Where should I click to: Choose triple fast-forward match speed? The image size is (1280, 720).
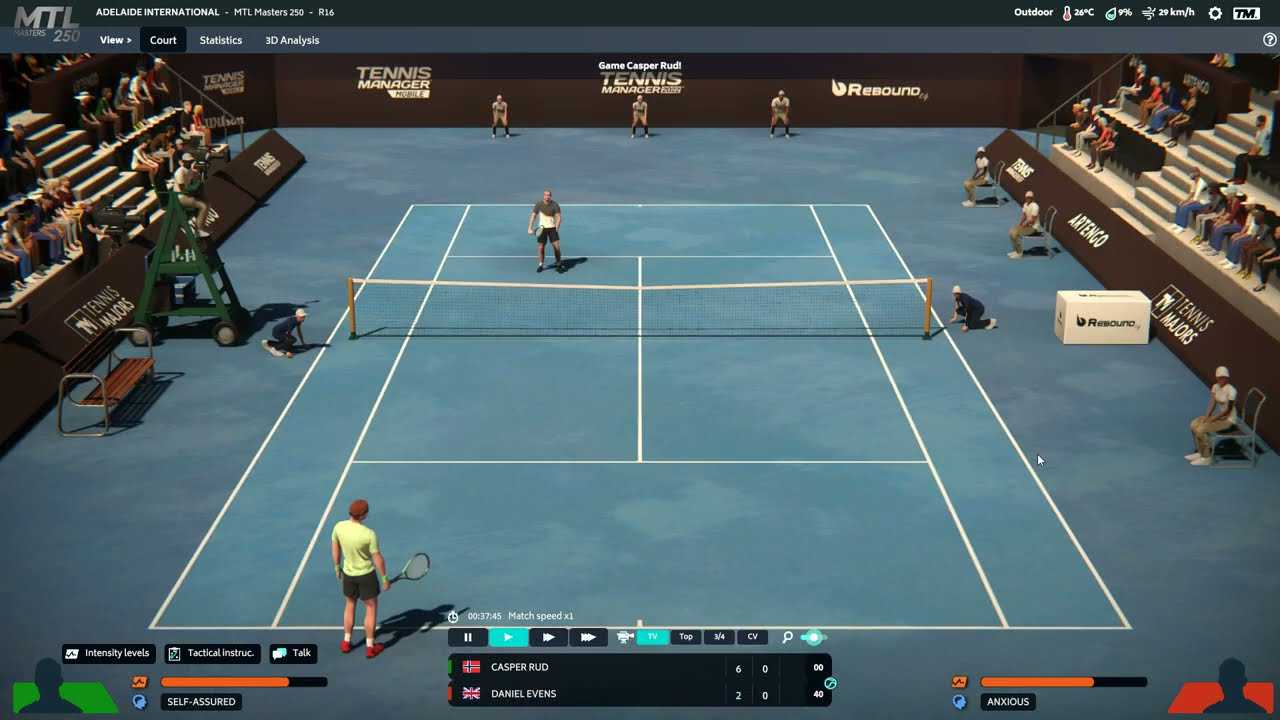coord(588,637)
